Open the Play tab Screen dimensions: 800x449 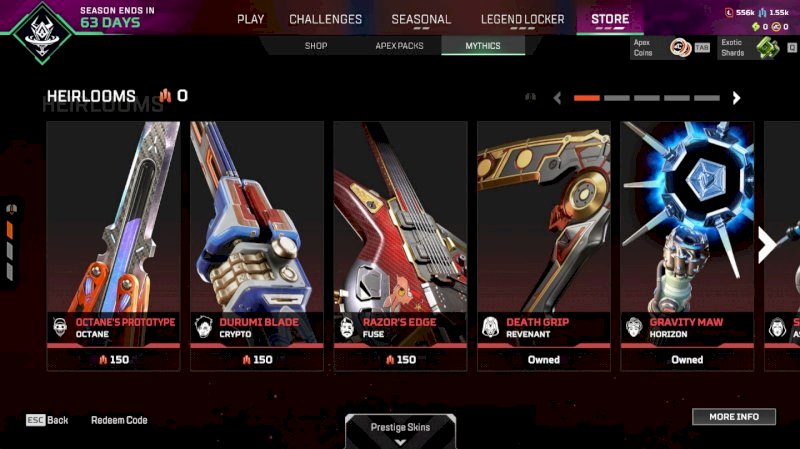pyautogui.click(x=250, y=19)
